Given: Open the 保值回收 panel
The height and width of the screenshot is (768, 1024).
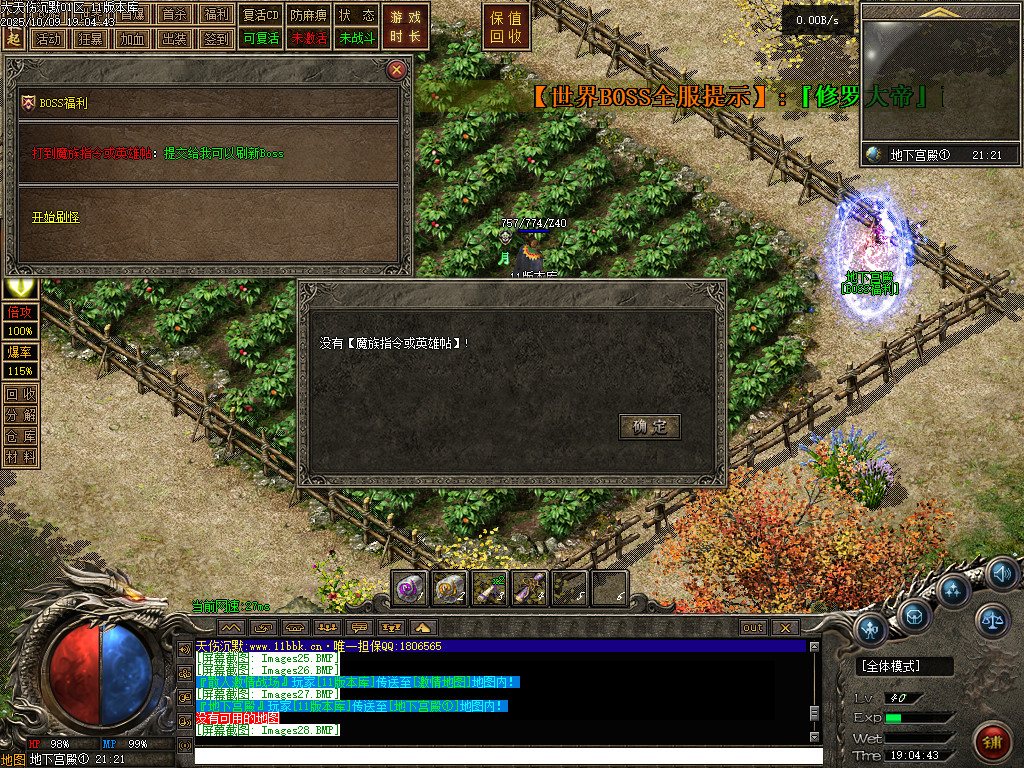Looking at the screenshot, I should (507, 27).
